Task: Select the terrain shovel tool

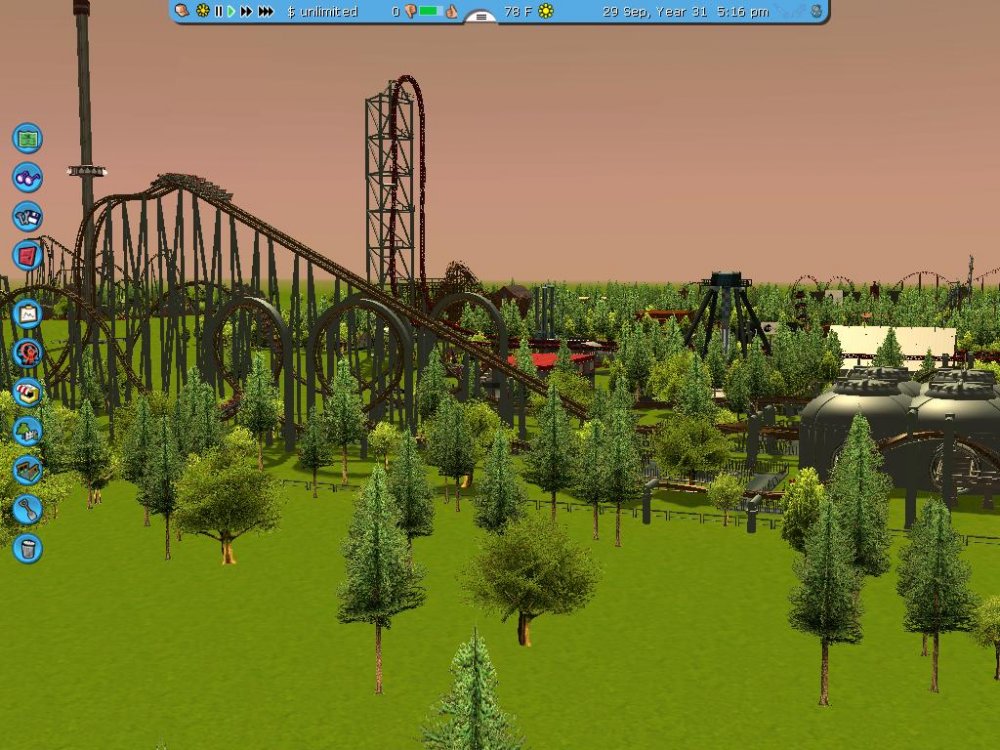Action: pos(27,509)
